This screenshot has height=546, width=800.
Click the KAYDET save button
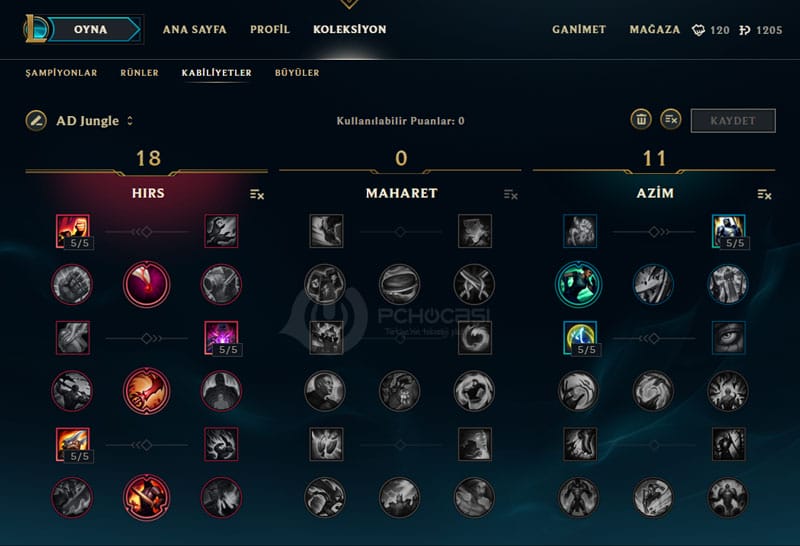point(733,121)
